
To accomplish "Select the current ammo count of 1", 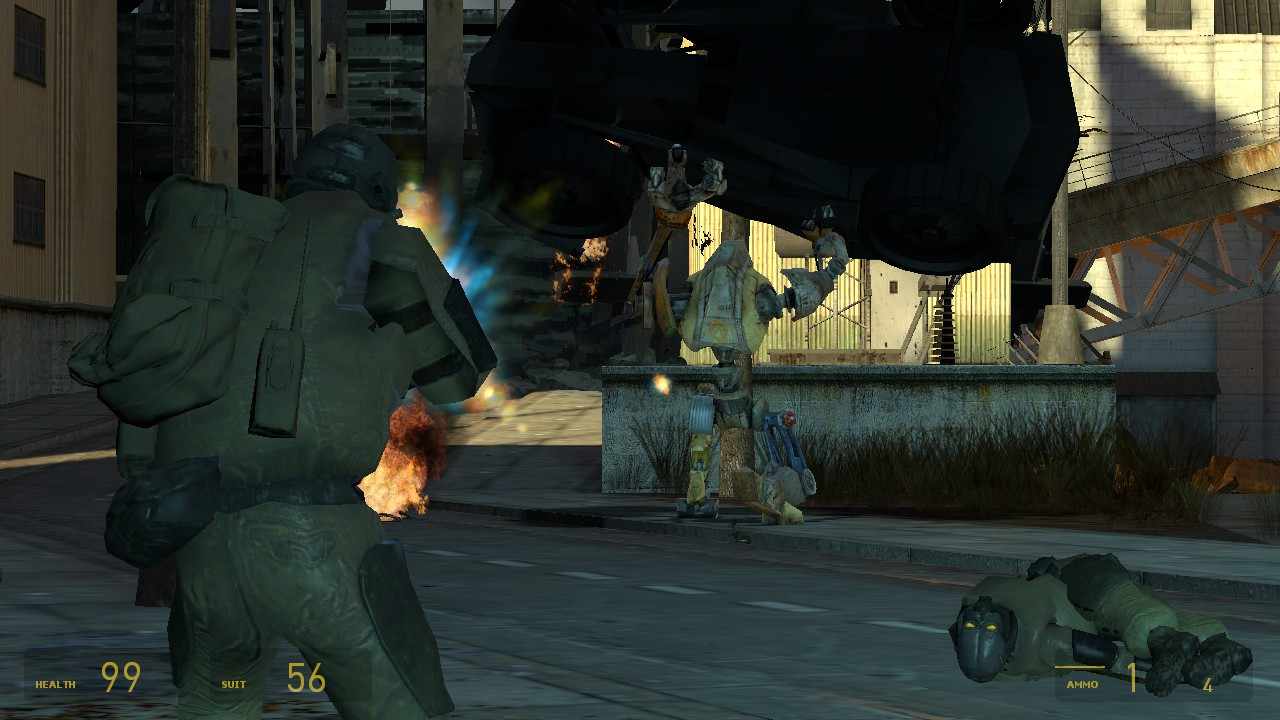I will point(1133,678).
